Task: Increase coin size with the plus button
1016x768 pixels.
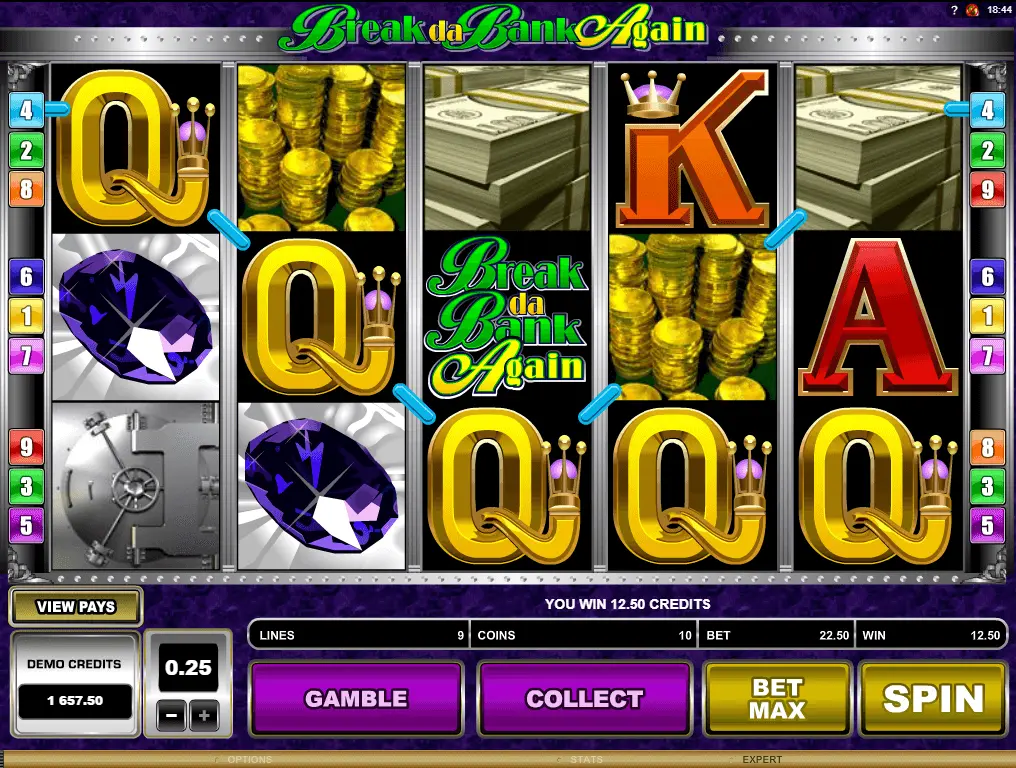Action: (204, 715)
